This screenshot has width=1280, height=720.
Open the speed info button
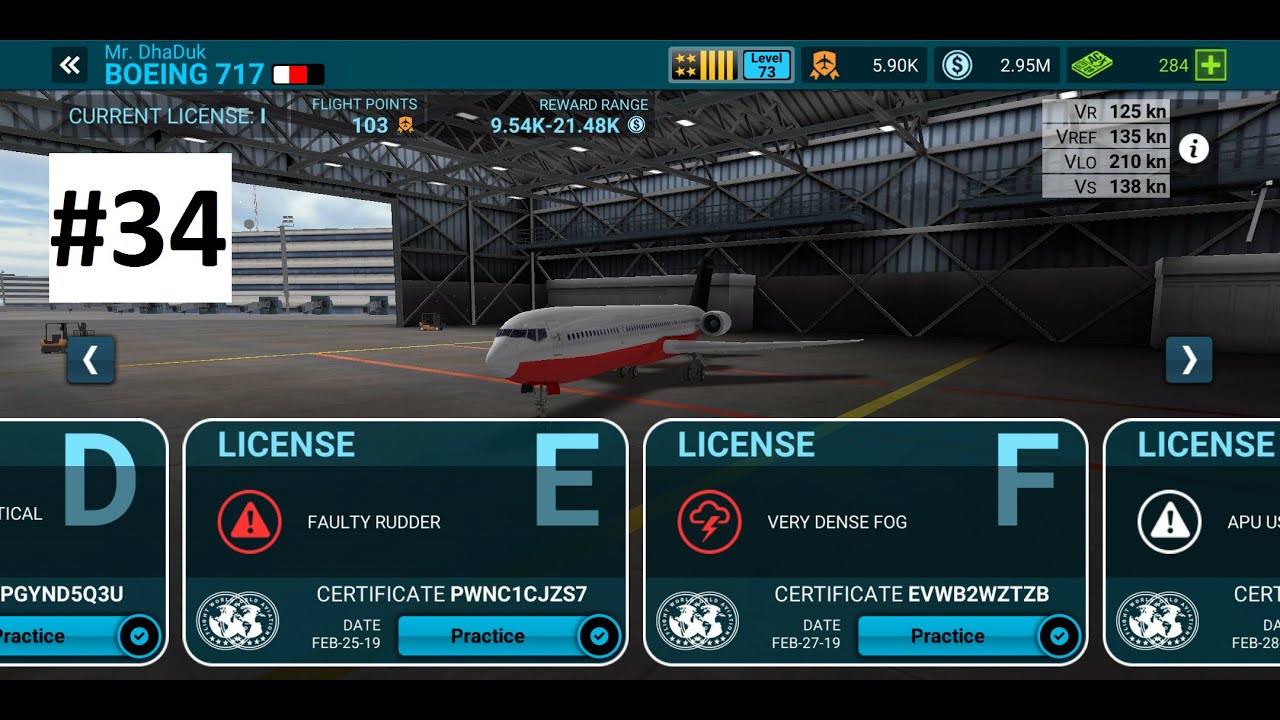[1193, 149]
